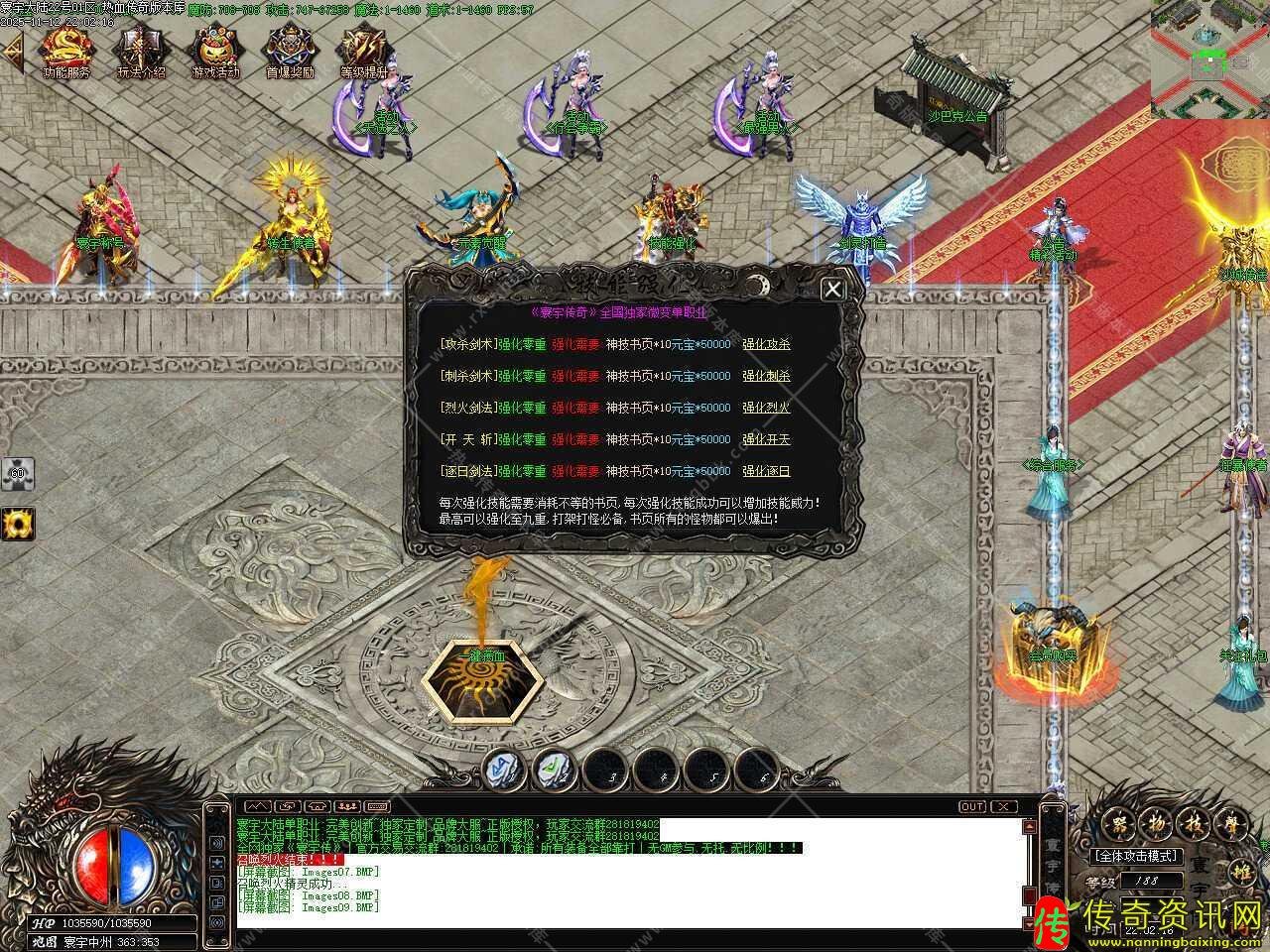Use the first blue skill hotbar slot
The width and height of the screenshot is (1270, 952).
[x=502, y=767]
